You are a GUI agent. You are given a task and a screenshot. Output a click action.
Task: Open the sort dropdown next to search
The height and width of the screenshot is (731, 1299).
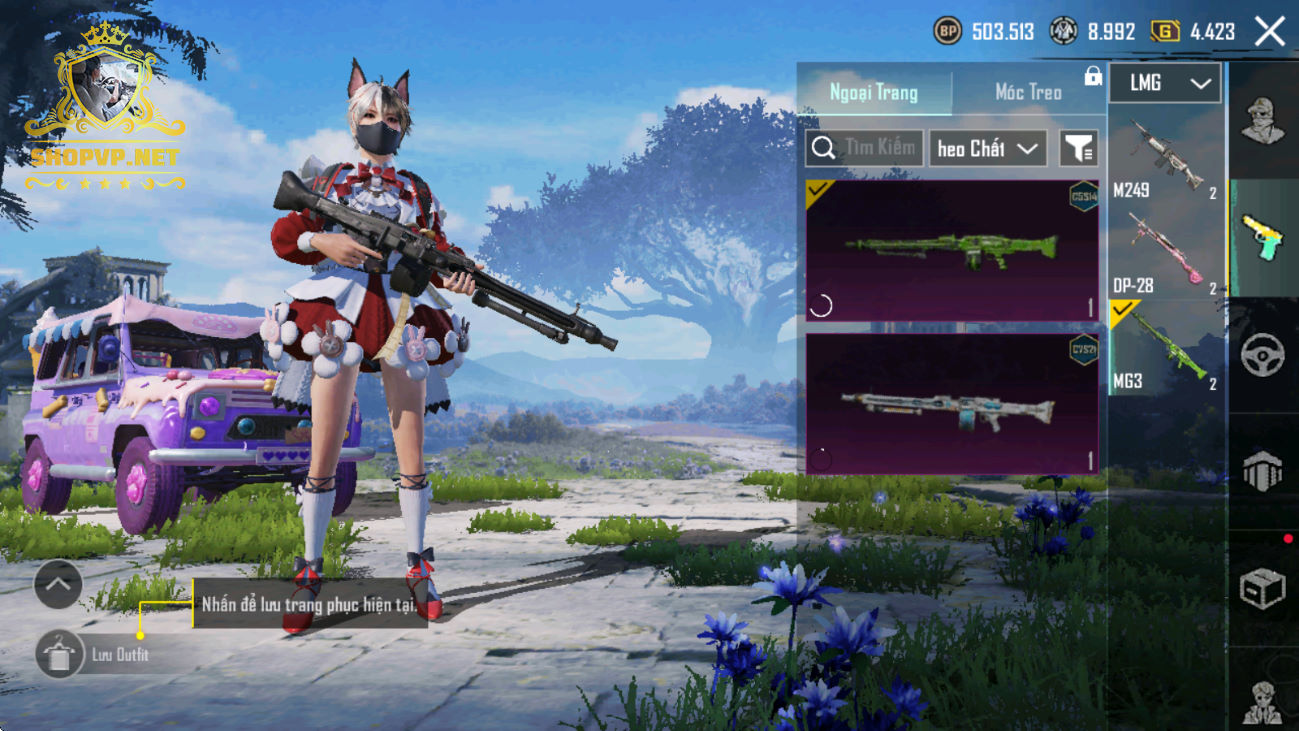tap(987, 148)
